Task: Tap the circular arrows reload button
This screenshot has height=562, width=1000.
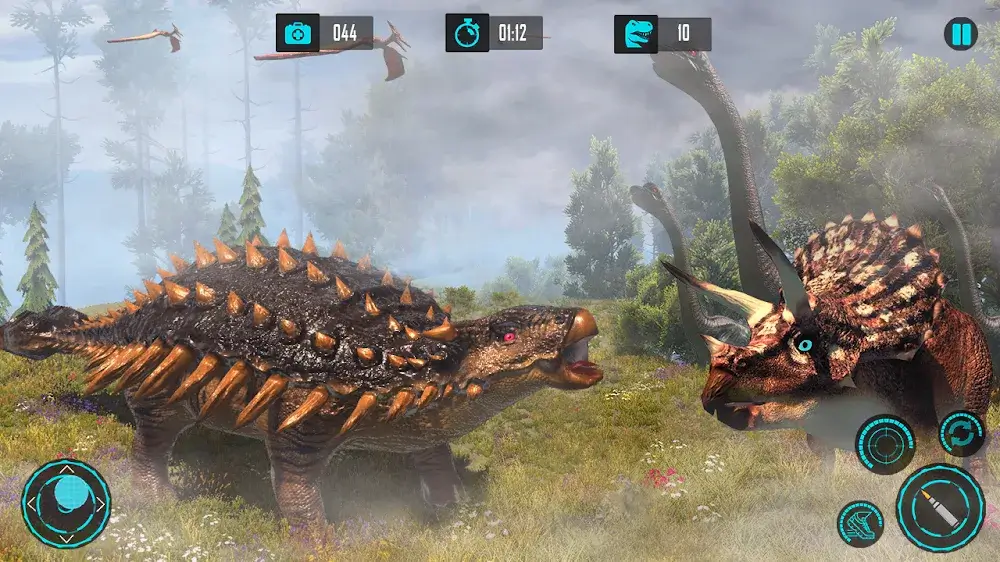Action: (962, 433)
